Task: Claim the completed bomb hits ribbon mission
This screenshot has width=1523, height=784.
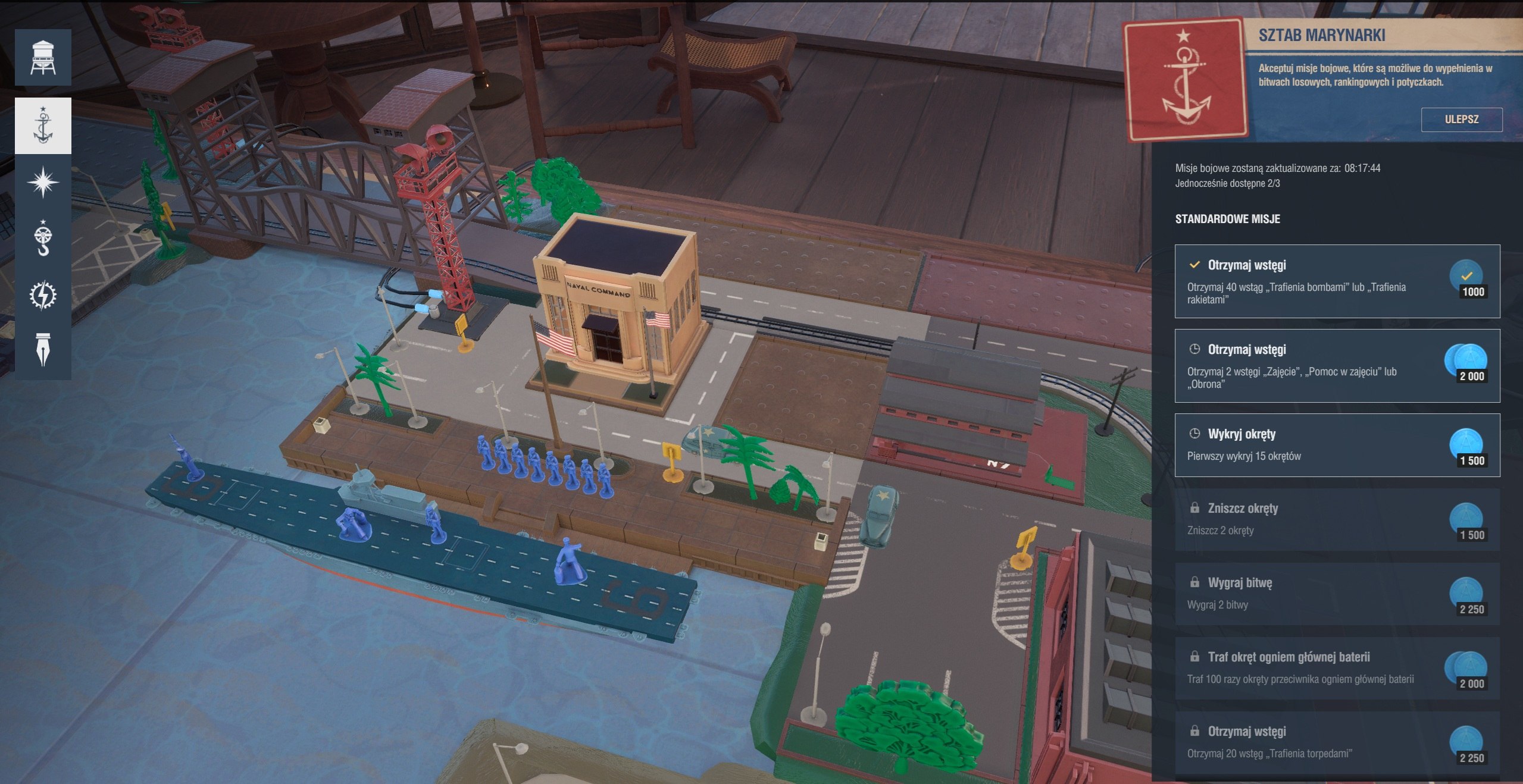Action: coord(1337,281)
